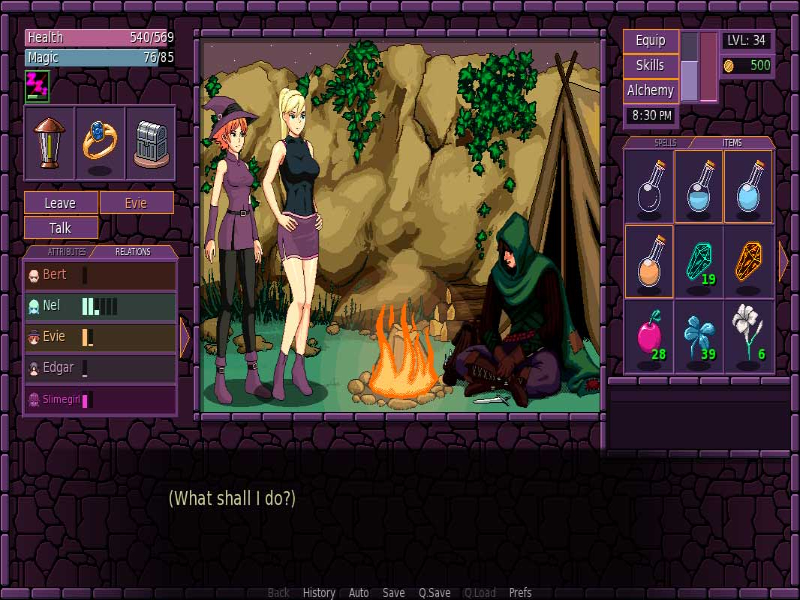Viewport: 800px width, 600px height.
Task: Choose the Talk action
Action: click(x=61, y=228)
